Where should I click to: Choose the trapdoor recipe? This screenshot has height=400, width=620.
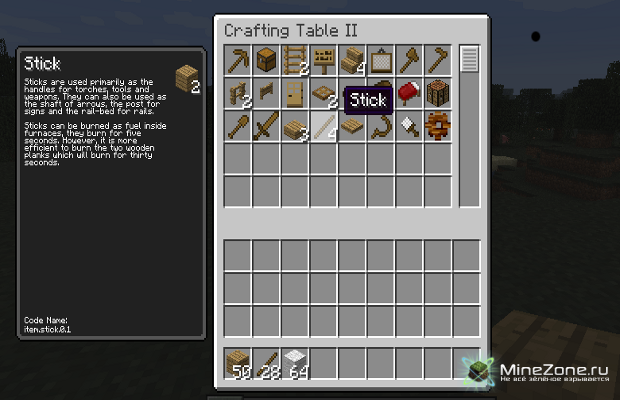tap(323, 94)
